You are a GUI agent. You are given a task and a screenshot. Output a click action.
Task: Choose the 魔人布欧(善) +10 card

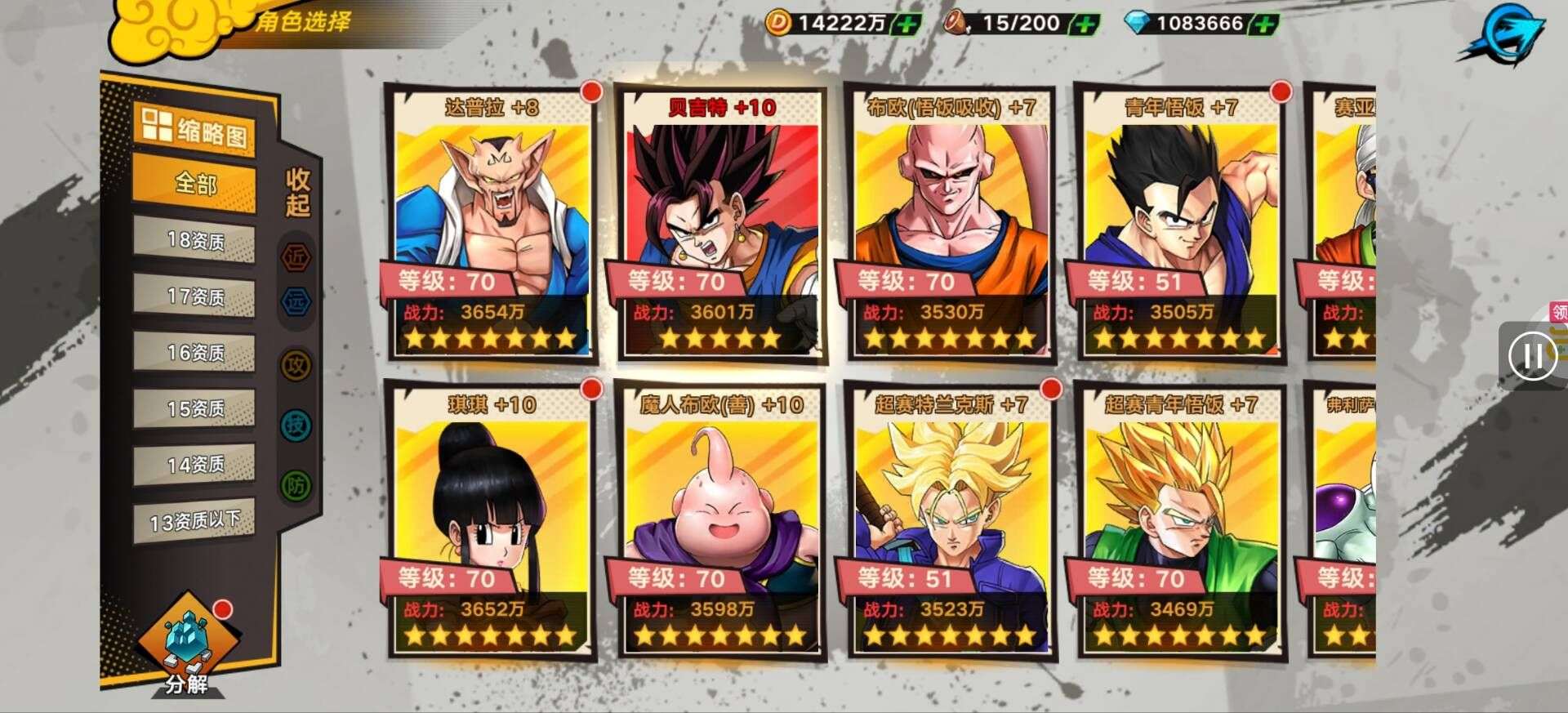720,519
